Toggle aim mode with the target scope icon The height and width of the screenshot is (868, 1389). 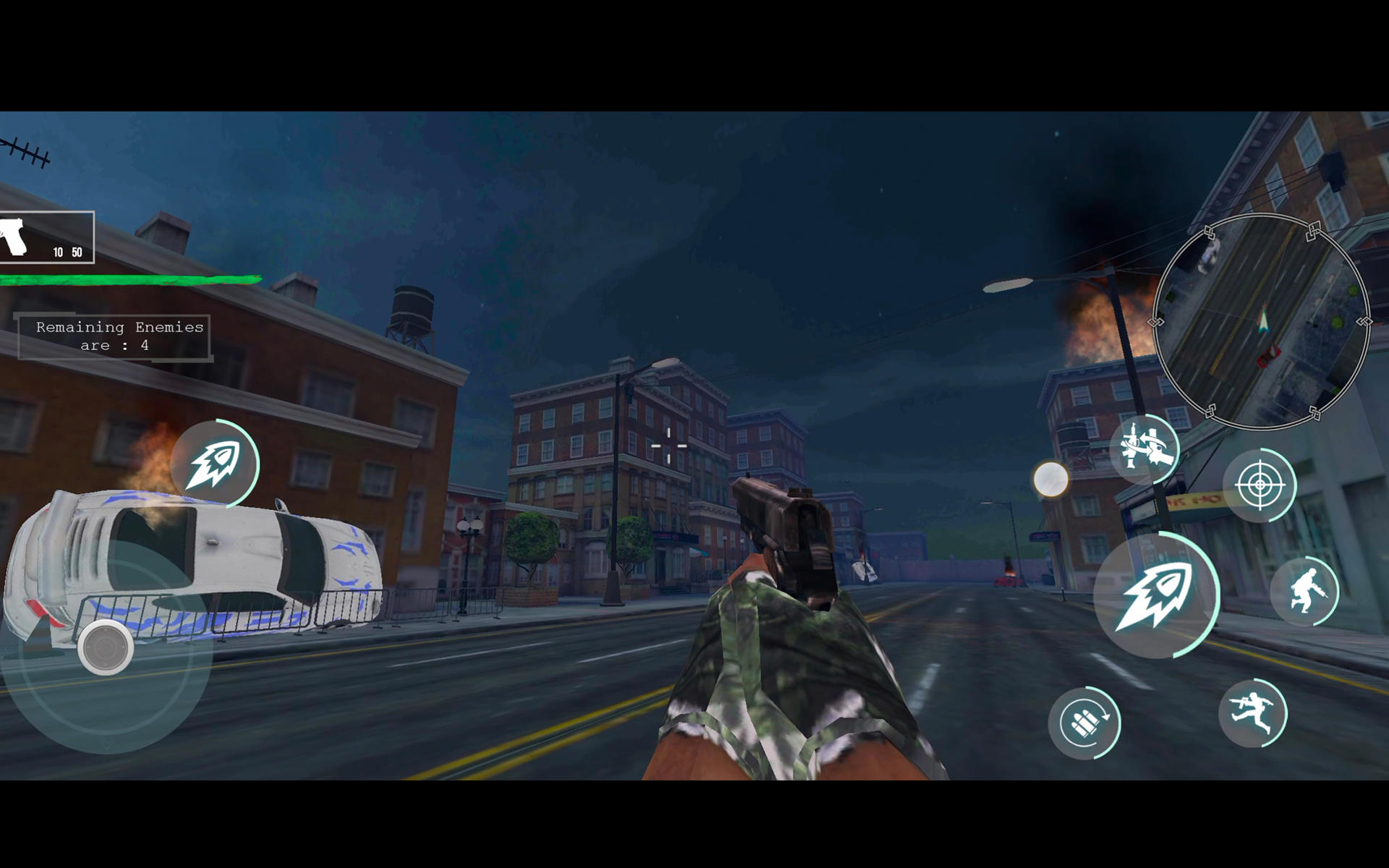click(1260, 483)
